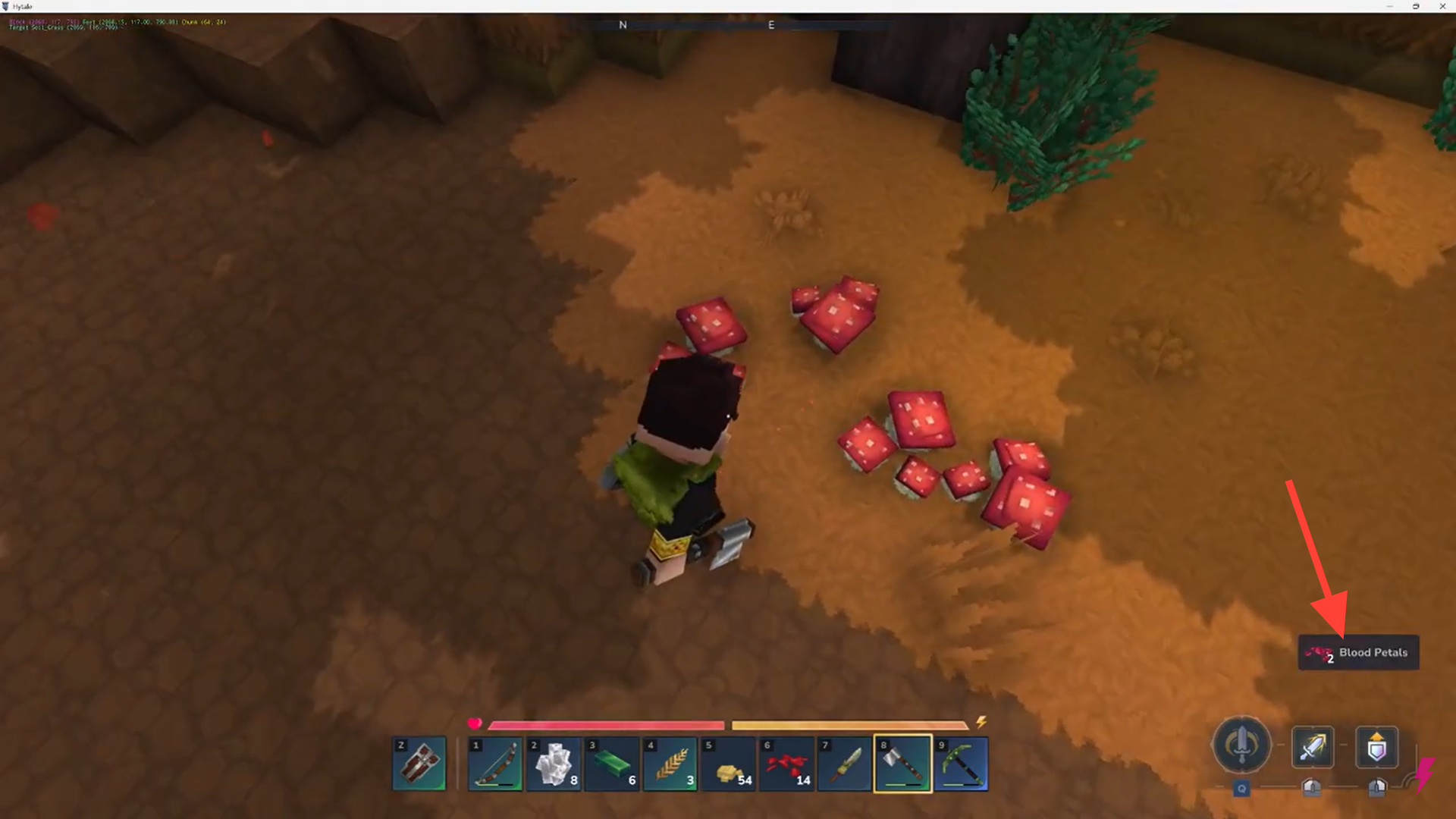Click the Blood Petals pickup notification

click(1358, 652)
